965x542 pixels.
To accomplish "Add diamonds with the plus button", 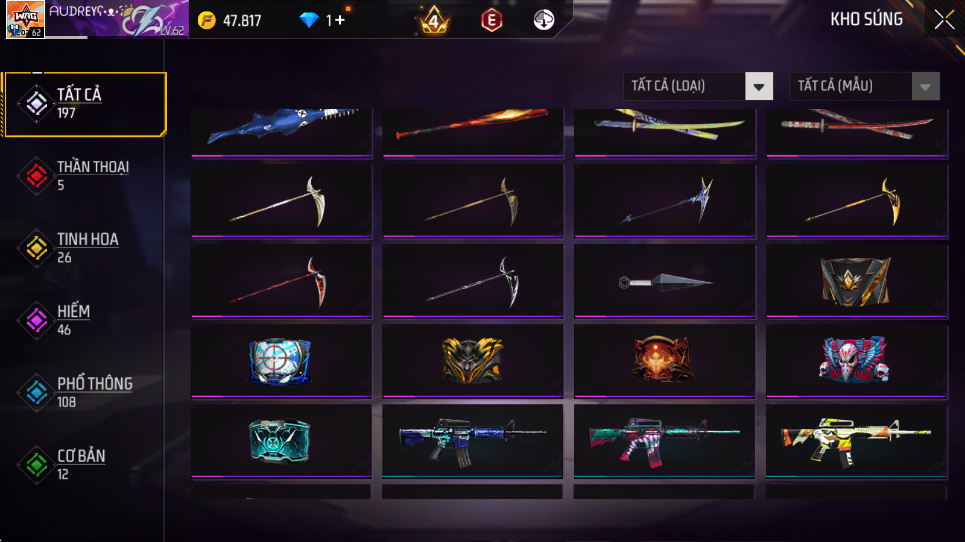I will tap(340, 20).
